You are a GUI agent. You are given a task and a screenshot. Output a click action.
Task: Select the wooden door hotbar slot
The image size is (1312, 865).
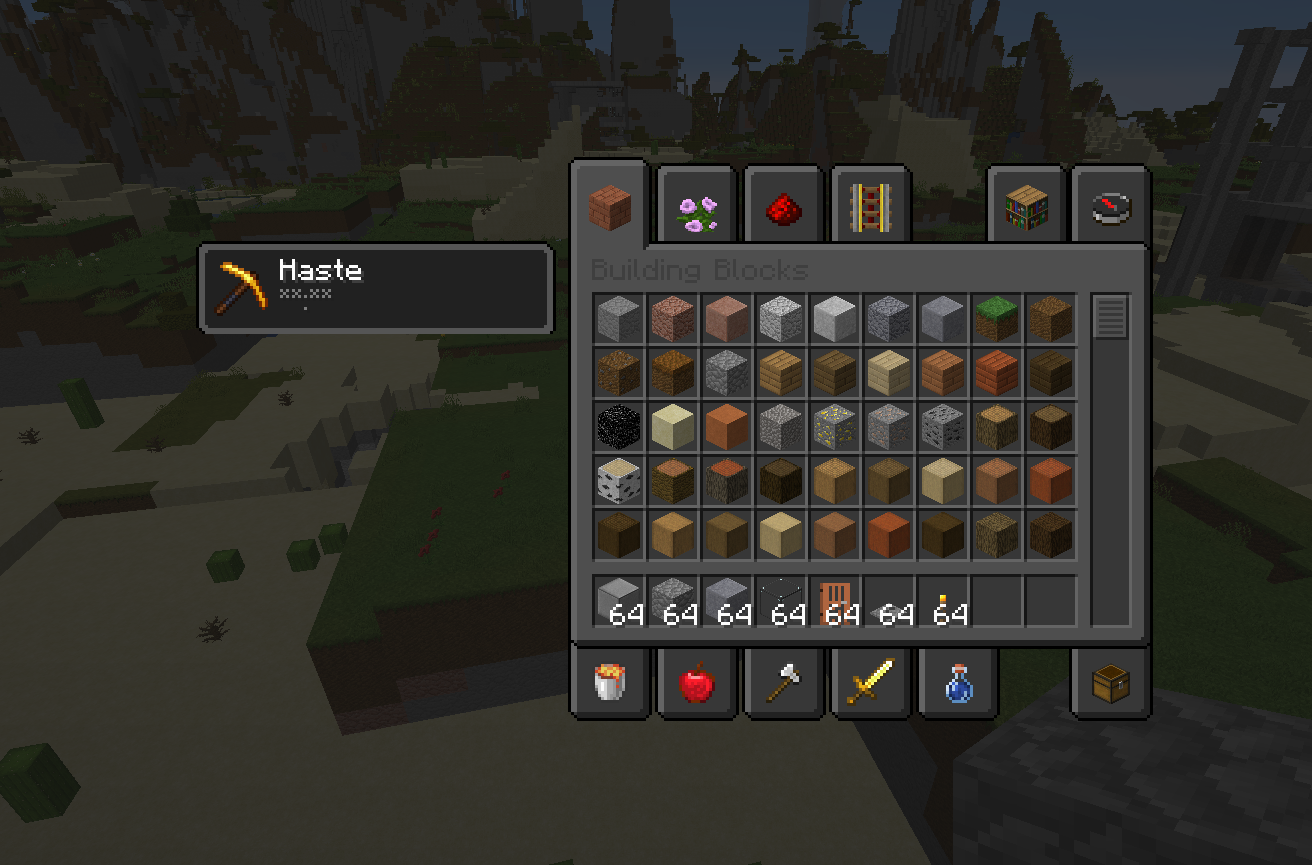coord(834,602)
